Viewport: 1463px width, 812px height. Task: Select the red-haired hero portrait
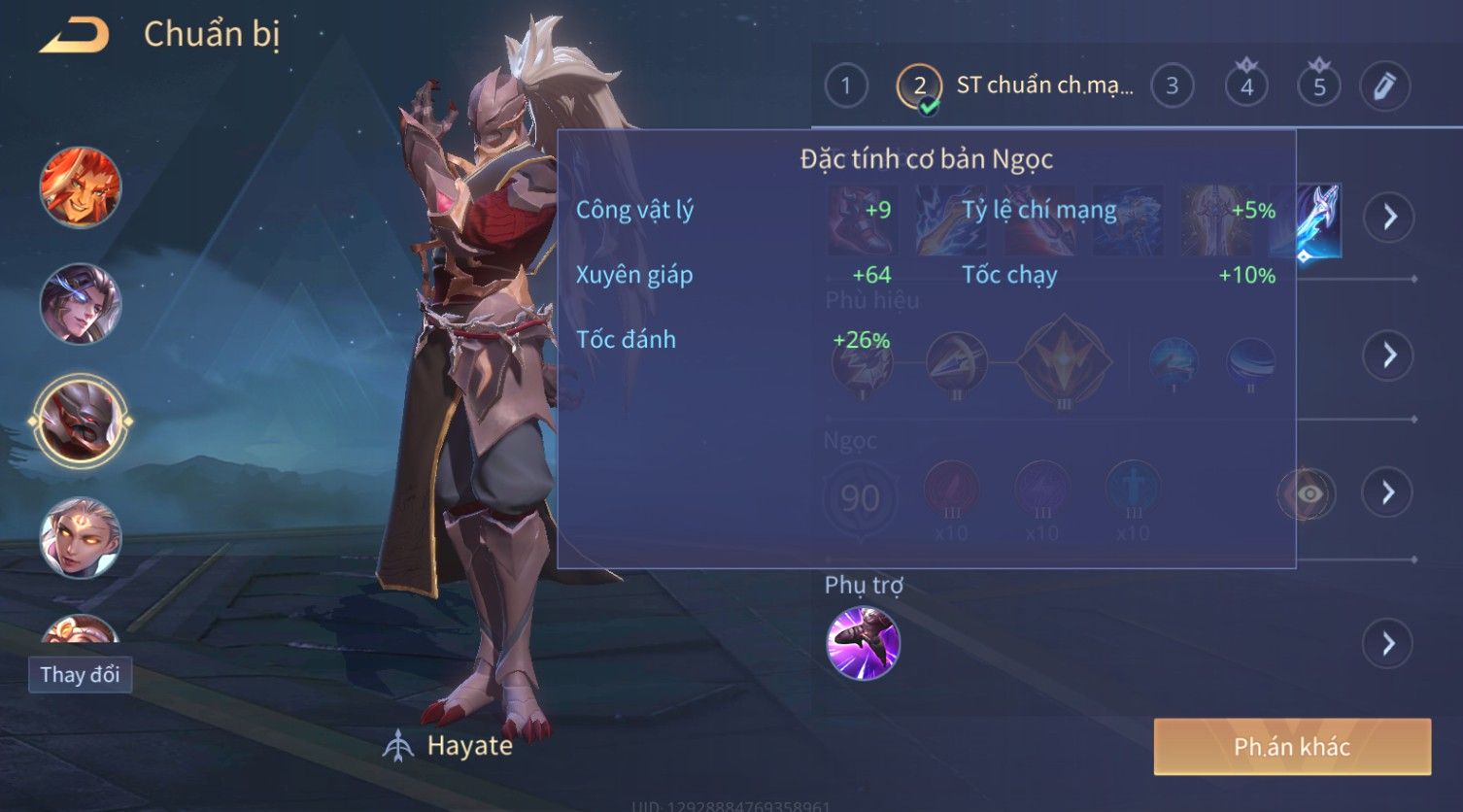pos(81,186)
